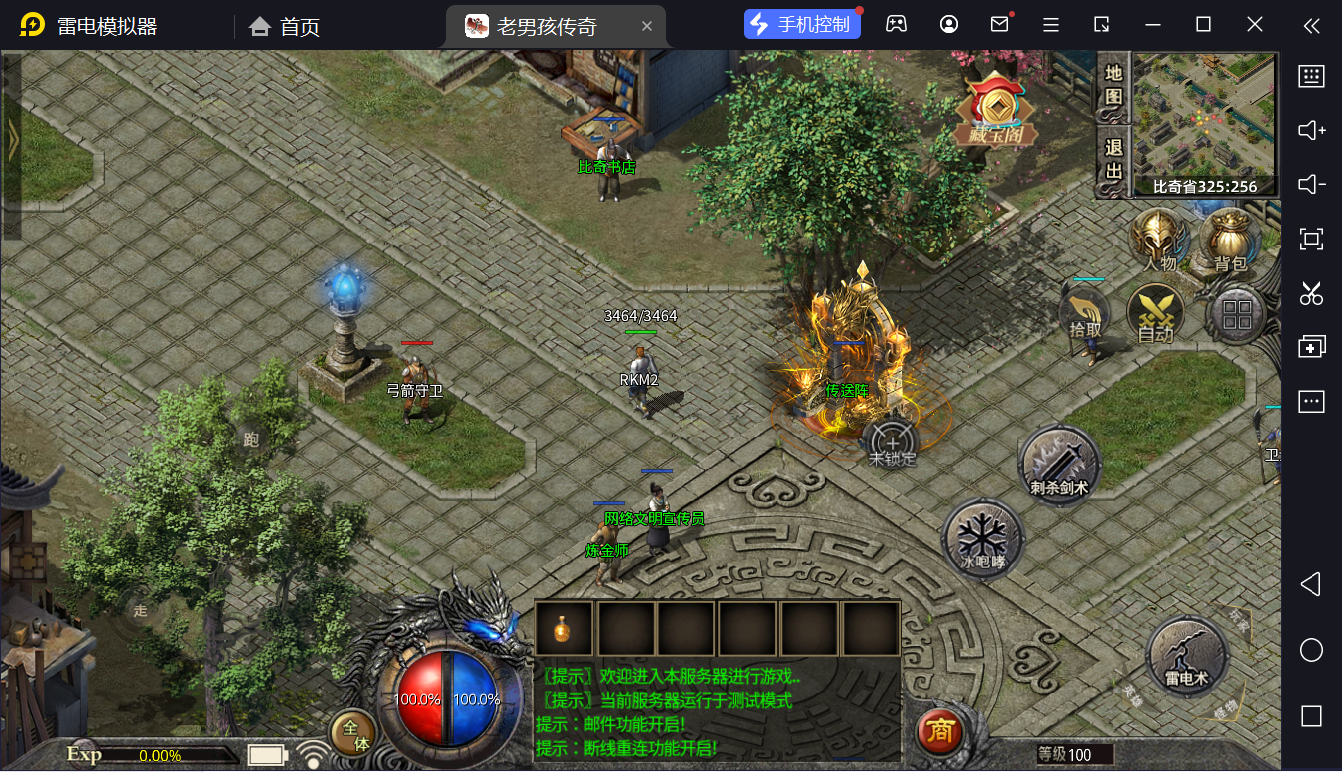The height and width of the screenshot is (772, 1342).
Task: Tap the 拾取 pickup button
Action: point(1086,312)
